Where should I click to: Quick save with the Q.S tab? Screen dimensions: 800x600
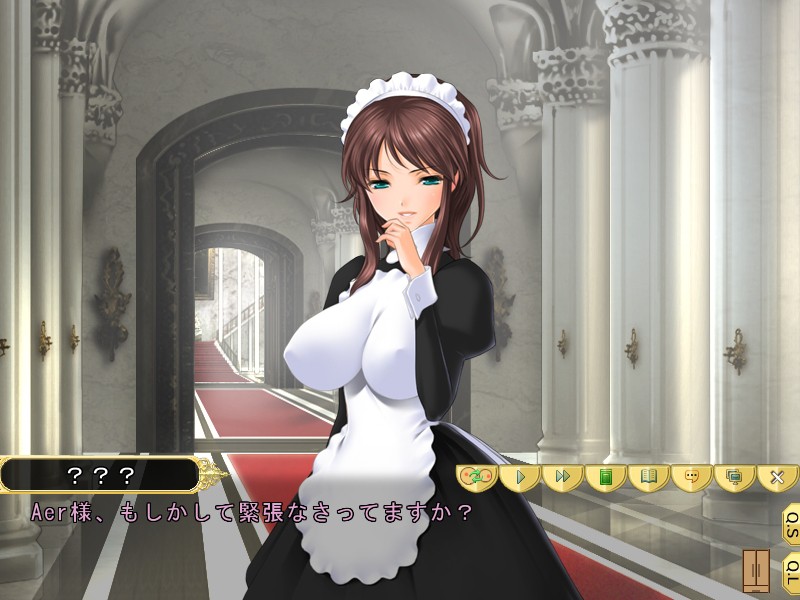(x=789, y=523)
